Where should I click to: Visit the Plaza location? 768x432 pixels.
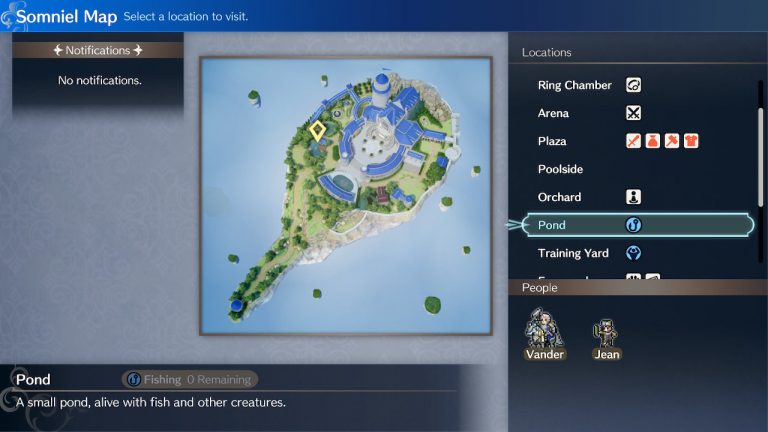point(552,141)
